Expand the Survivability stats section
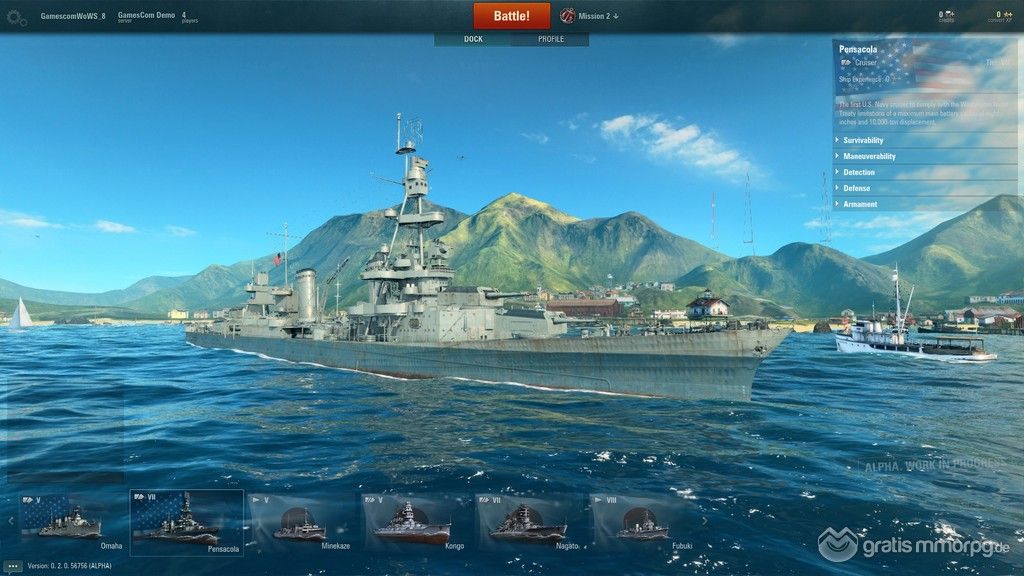 pos(863,140)
